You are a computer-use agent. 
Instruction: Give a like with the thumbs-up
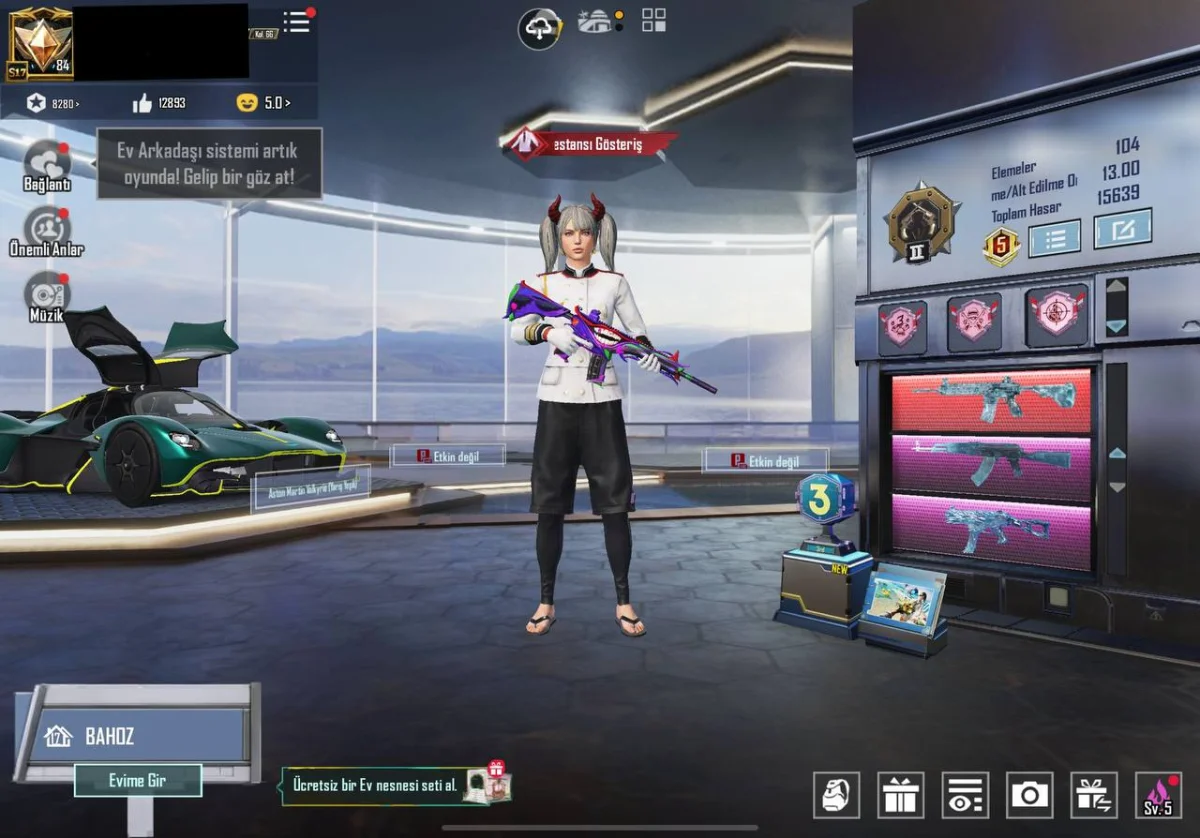click(x=142, y=103)
